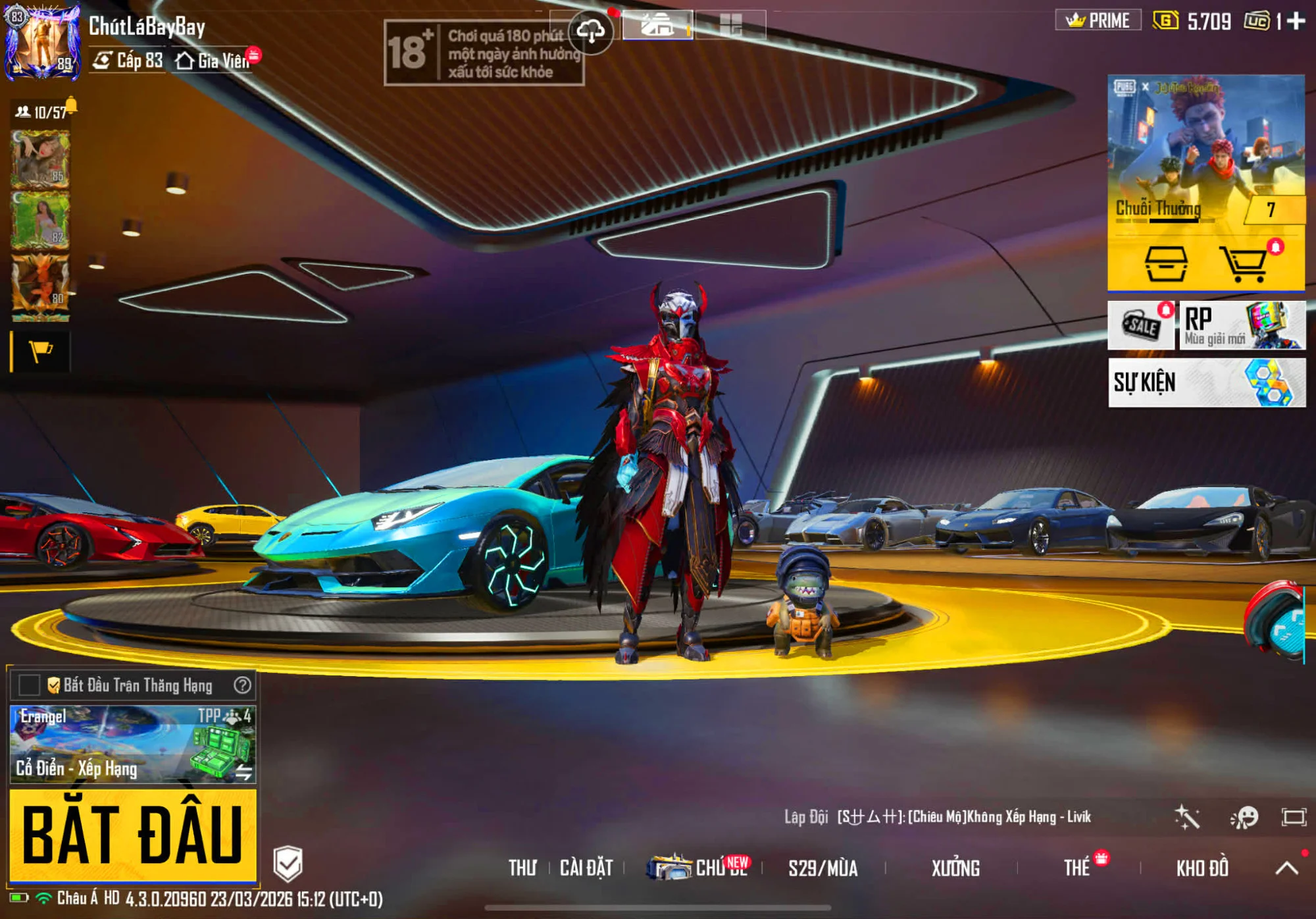Open the THƯ mail menu
Viewport: 1316px width, 919px height.
[522, 868]
